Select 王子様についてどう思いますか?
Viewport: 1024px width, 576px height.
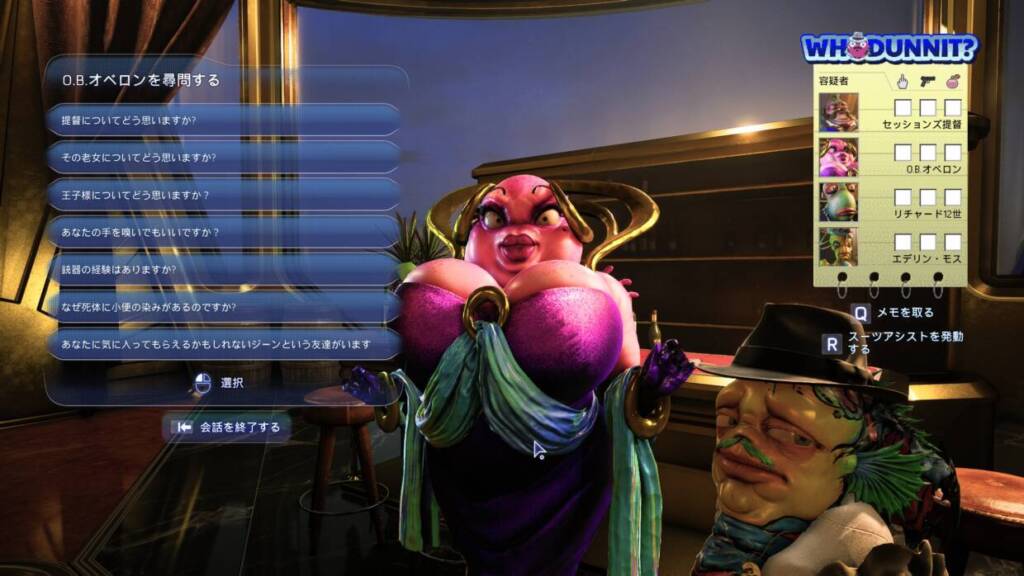pyautogui.click(x=223, y=194)
